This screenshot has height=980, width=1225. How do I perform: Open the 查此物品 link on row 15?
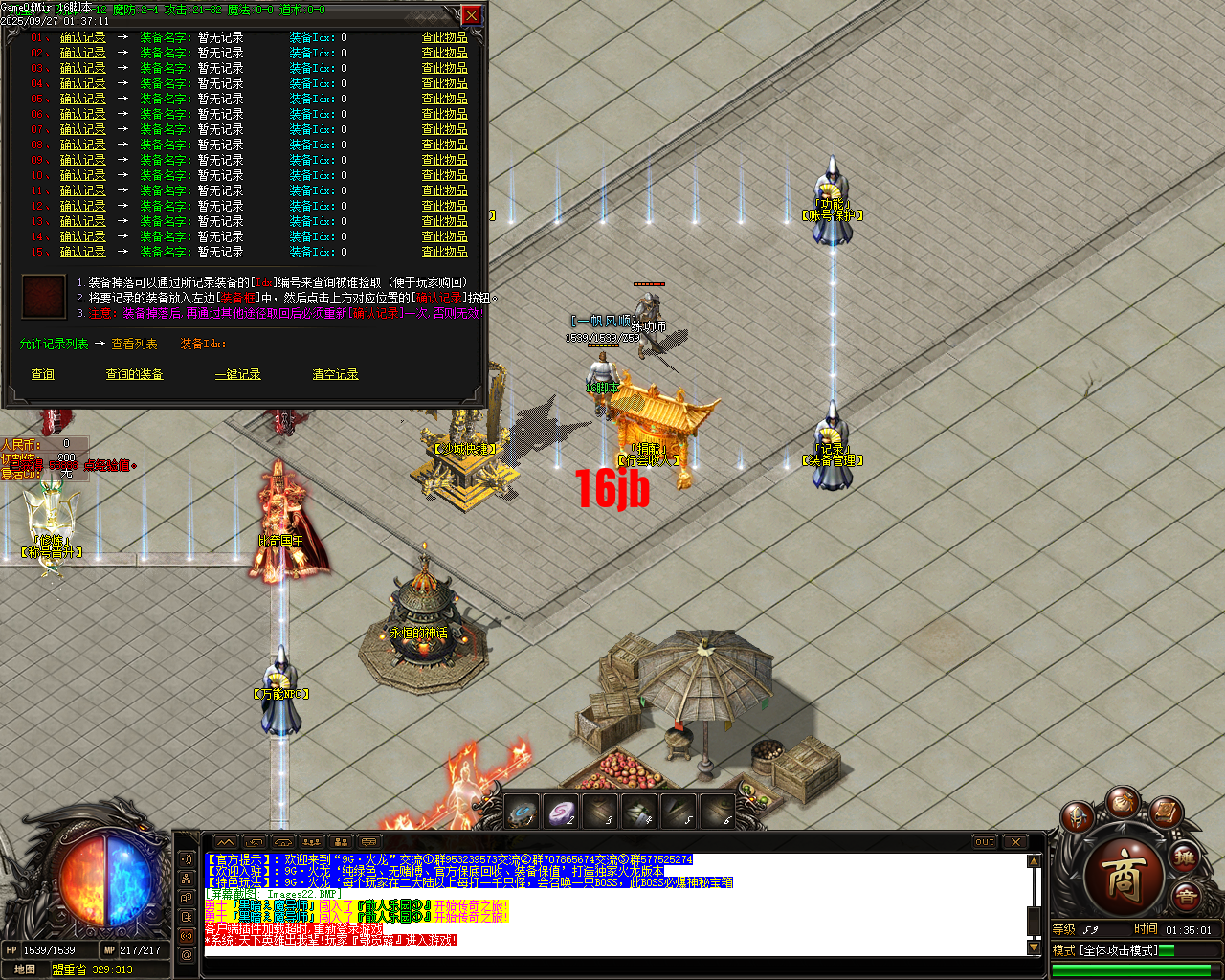[444, 252]
